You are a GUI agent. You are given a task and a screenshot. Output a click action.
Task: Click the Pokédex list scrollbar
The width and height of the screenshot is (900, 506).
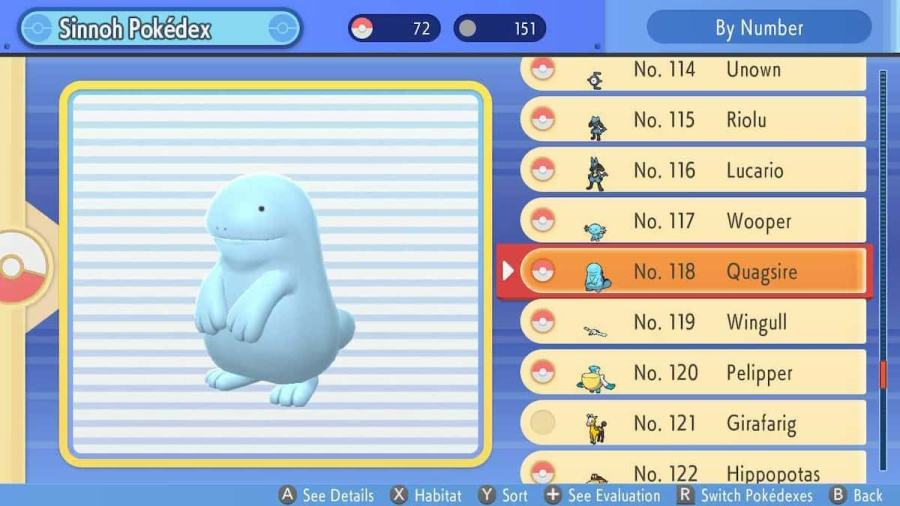point(882,270)
